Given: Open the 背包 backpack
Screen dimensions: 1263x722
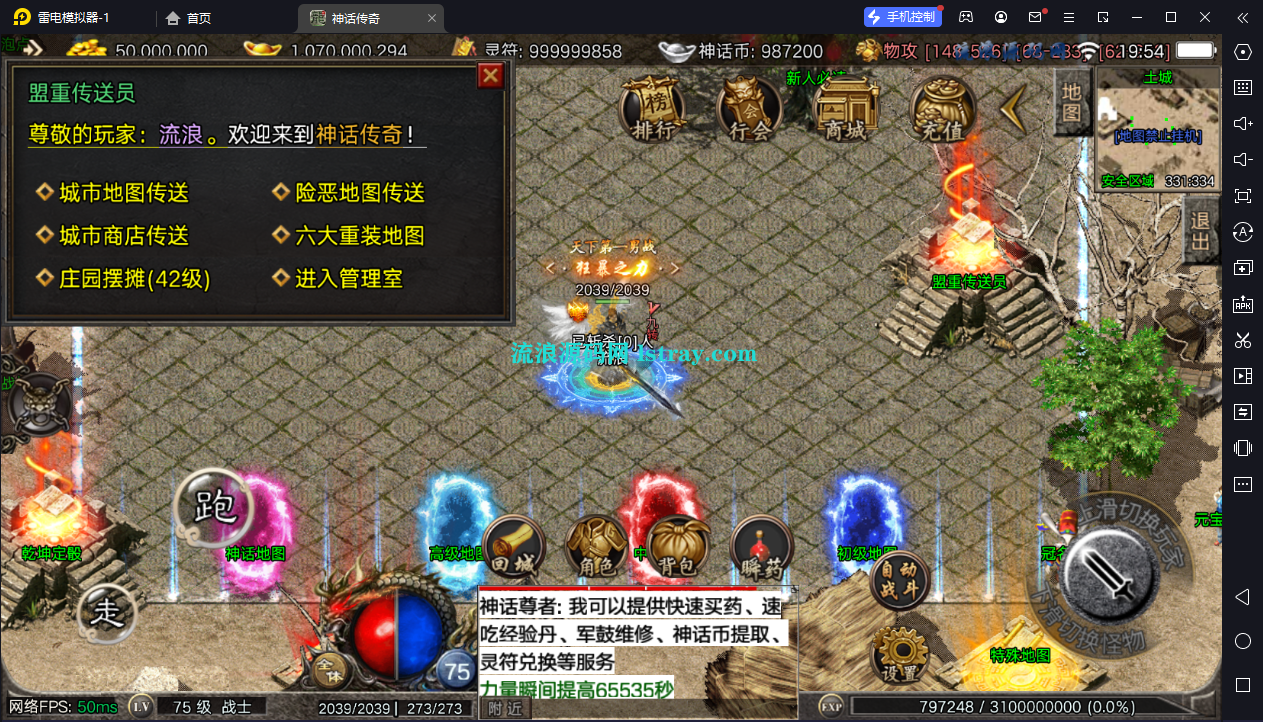Looking at the screenshot, I should (678, 548).
